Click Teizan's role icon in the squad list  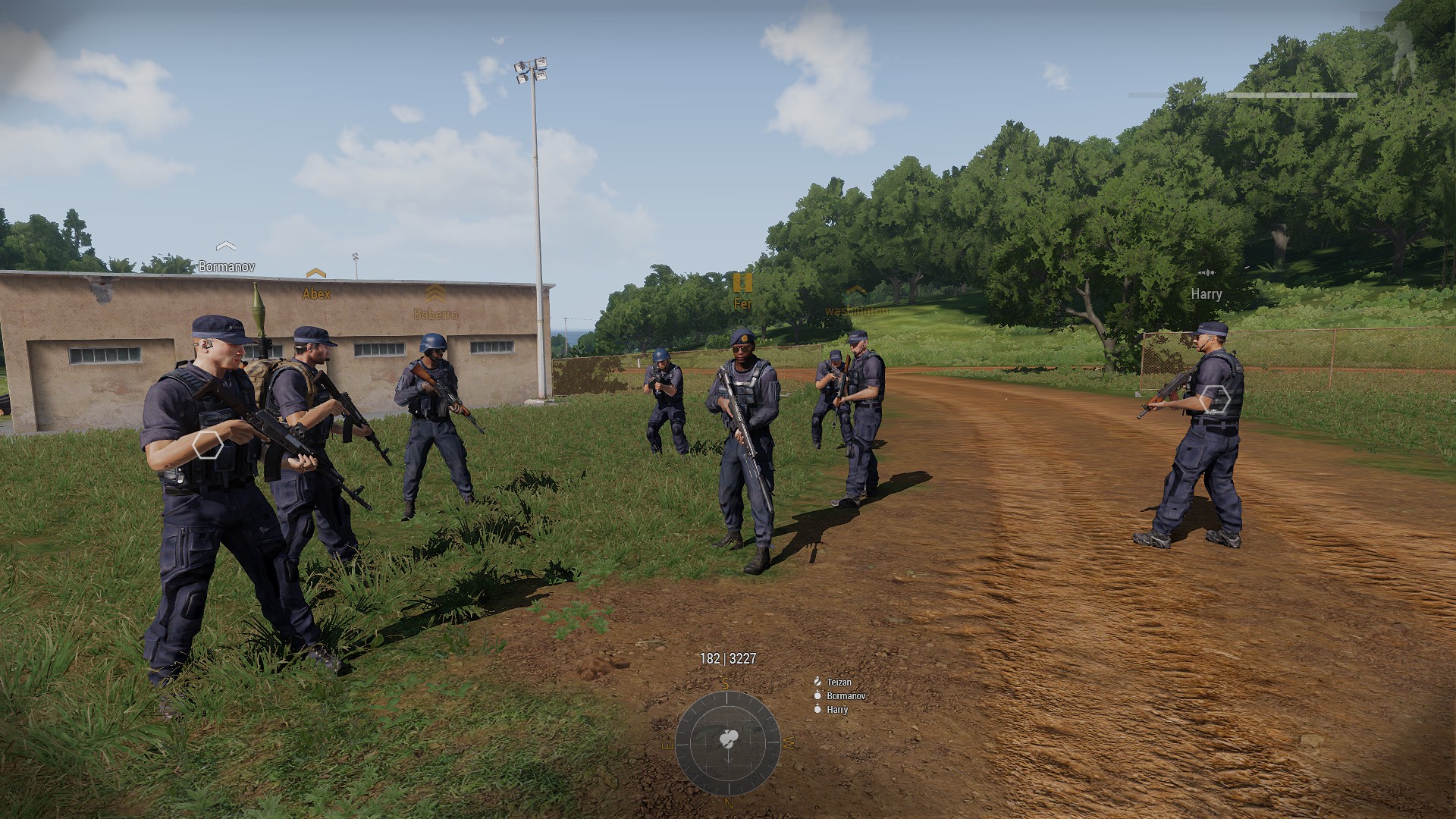coord(816,681)
